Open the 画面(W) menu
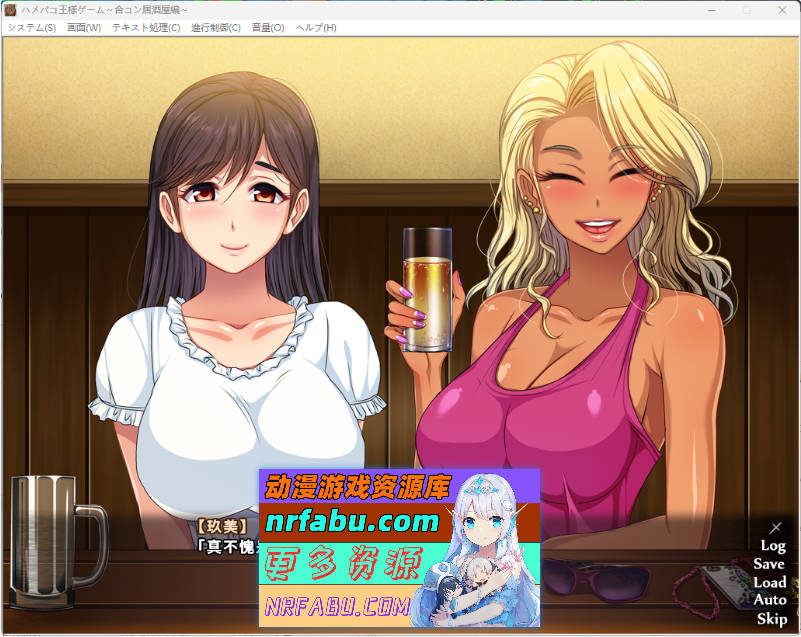 coord(84,27)
